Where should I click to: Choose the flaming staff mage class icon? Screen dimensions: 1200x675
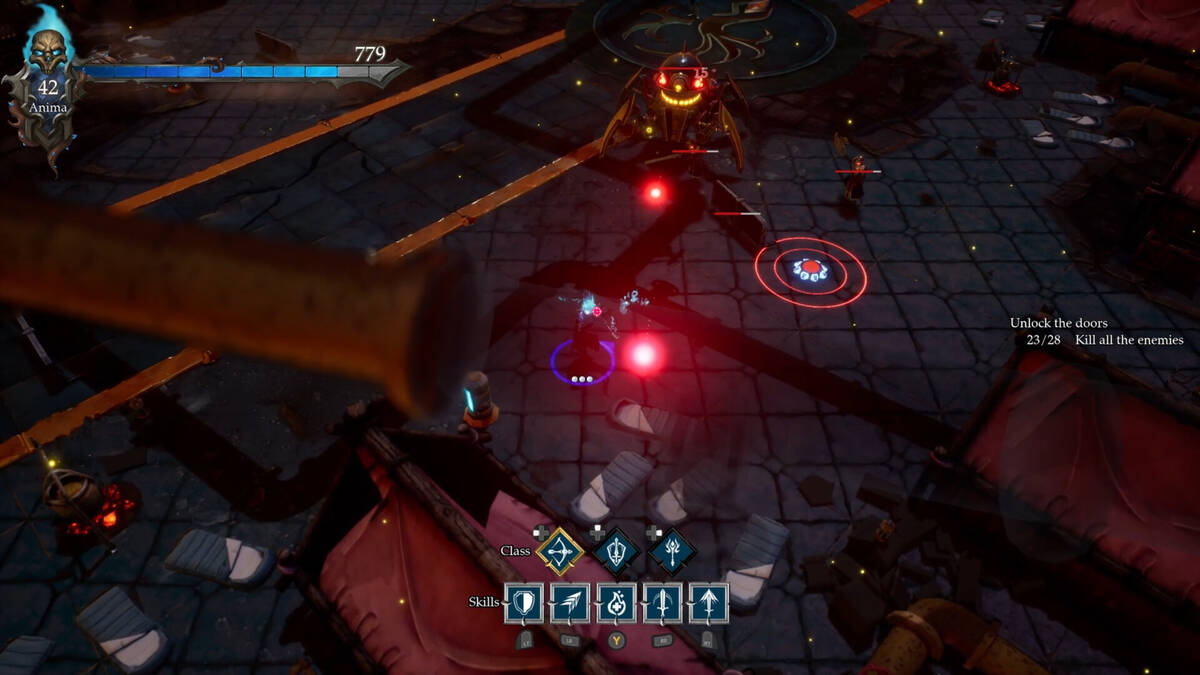click(x=671, y=550)
